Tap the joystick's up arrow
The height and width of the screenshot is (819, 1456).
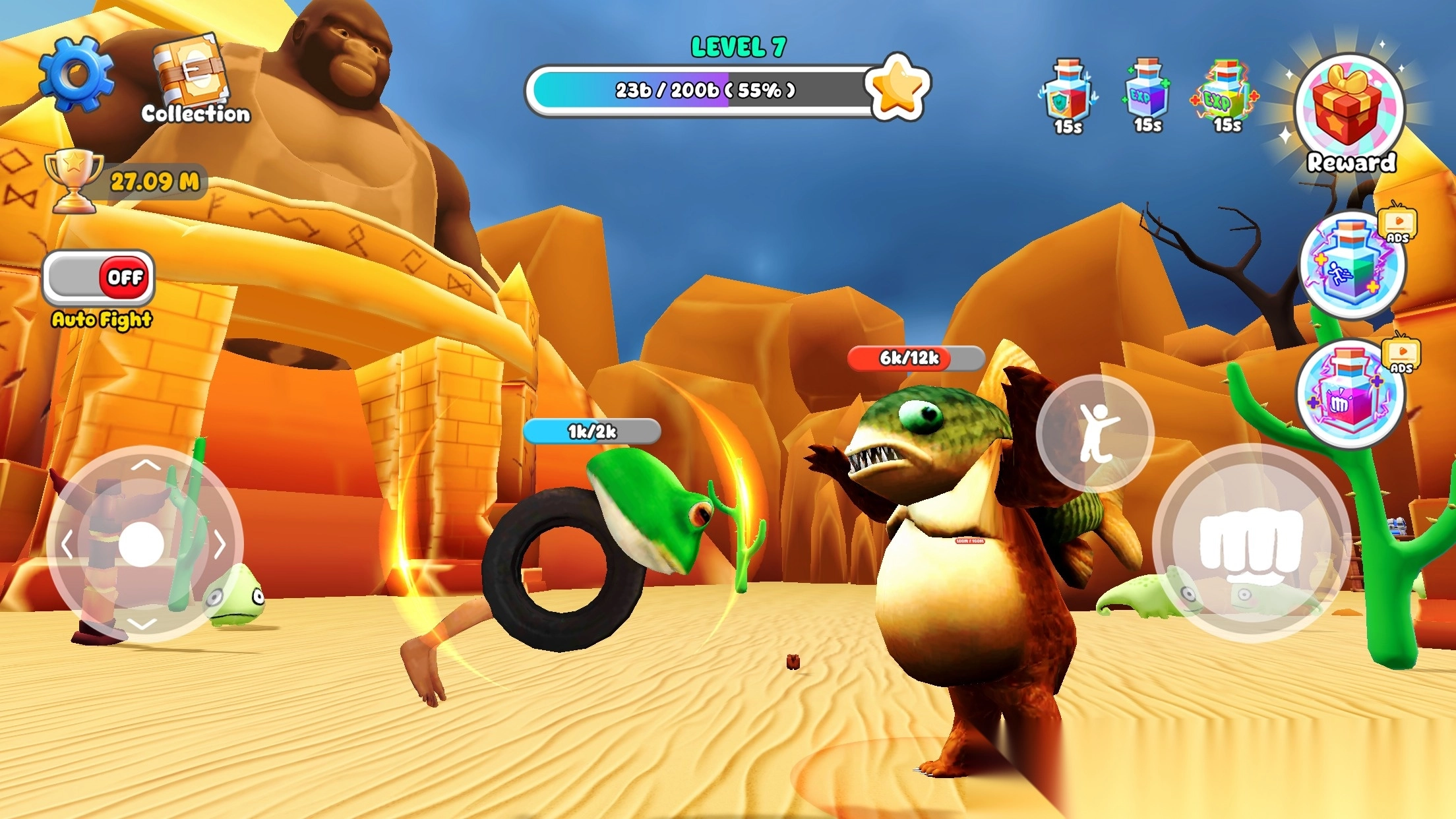pyautogui.click(x=146, y=466)
